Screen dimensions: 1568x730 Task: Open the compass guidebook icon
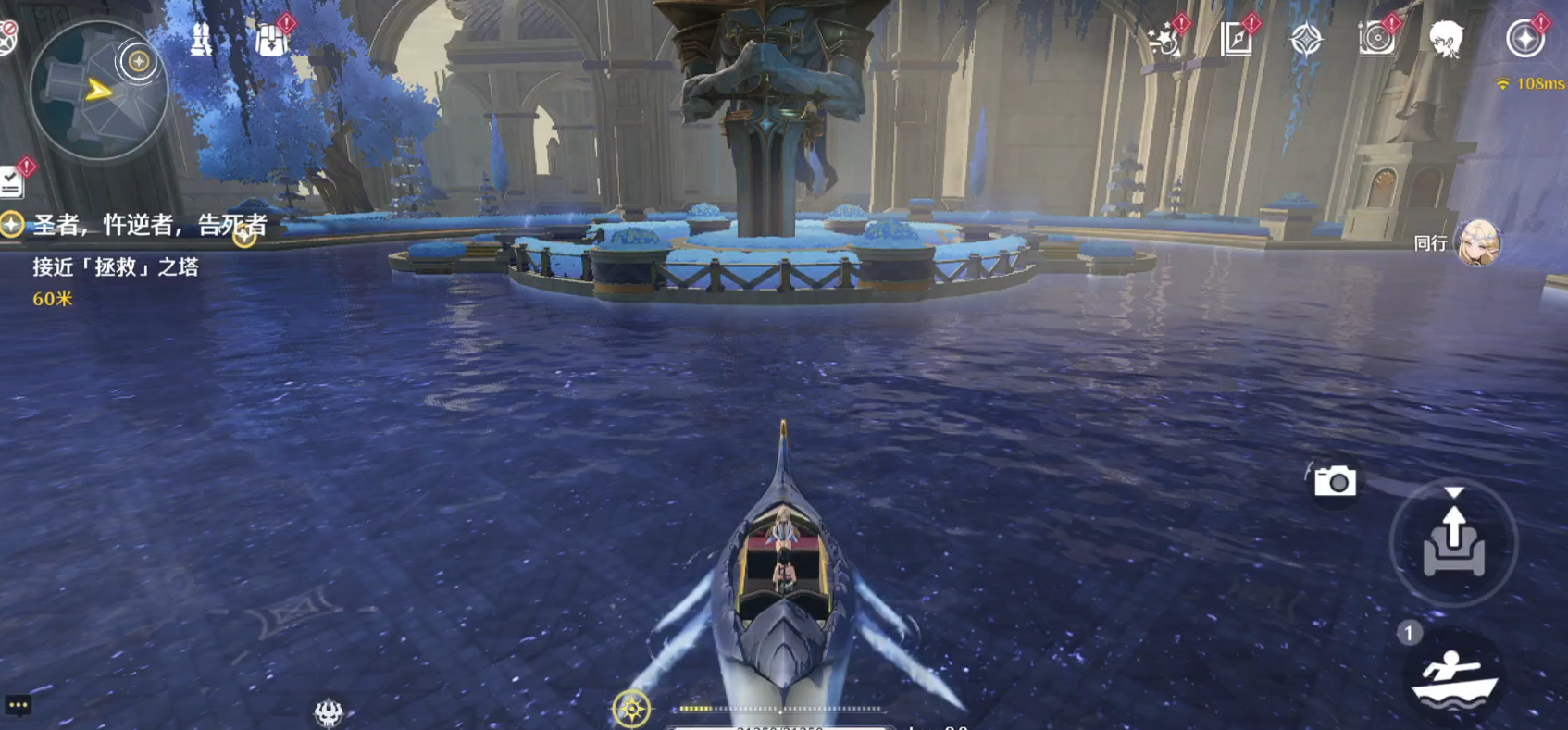click(1236, 40)
